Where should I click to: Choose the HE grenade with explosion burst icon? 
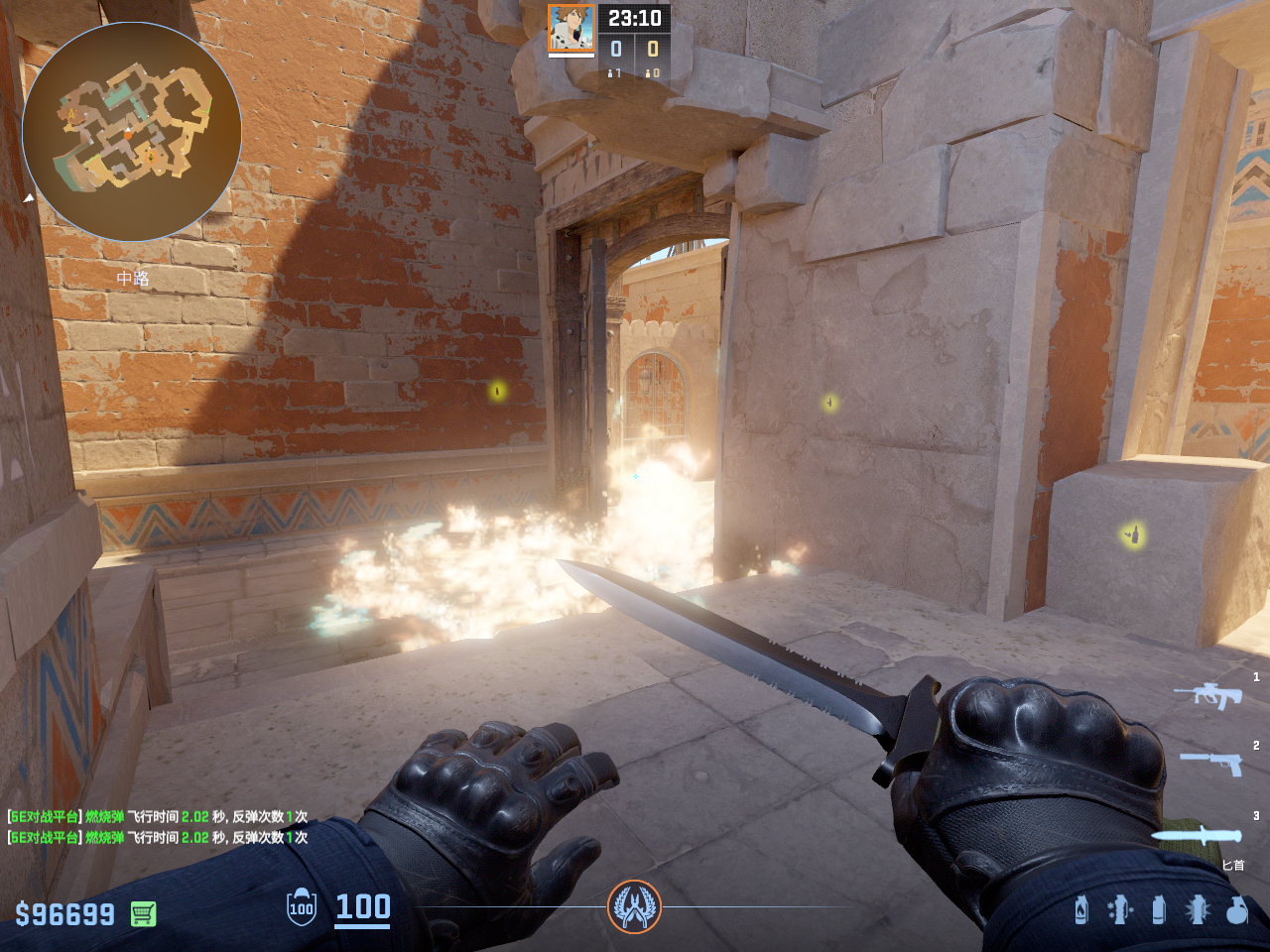1198,909
